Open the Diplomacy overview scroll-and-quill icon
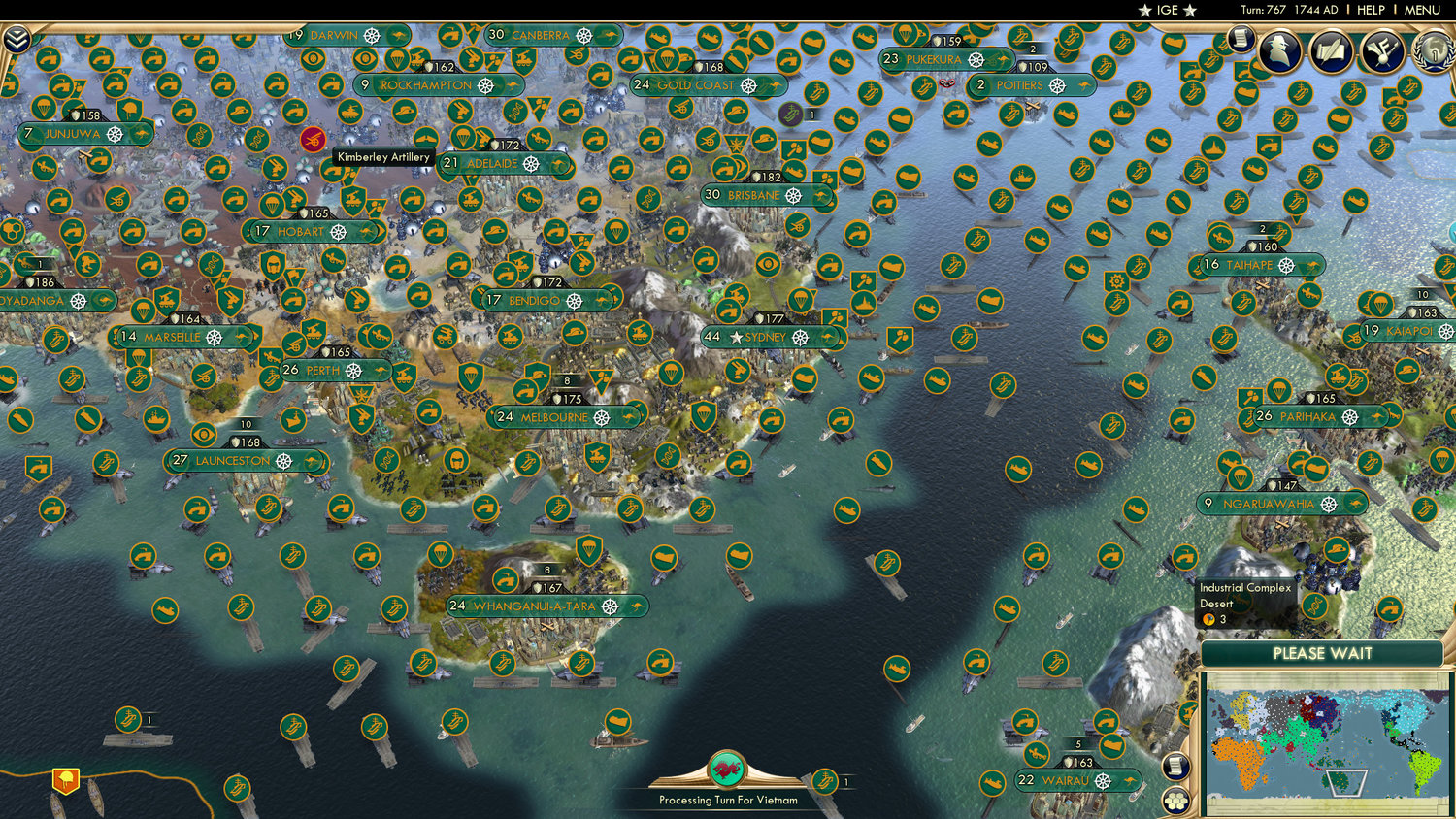The width and height of the screenshot is (1456, 819). click(1330, 49)
